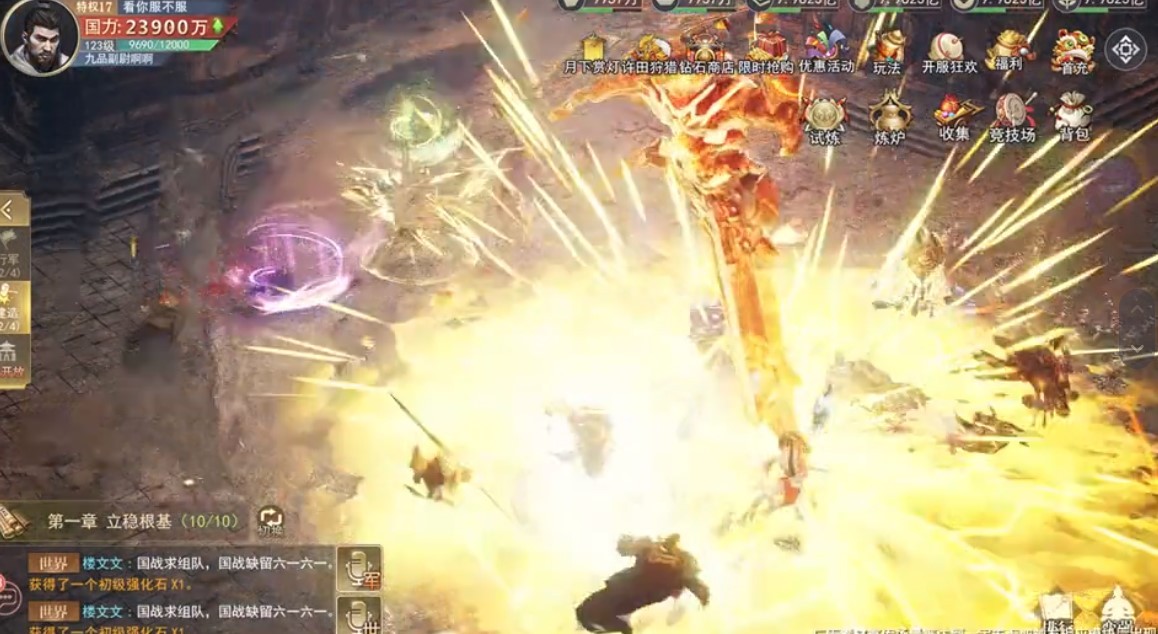Open the 首充 first recharge offer
1158x634 pixels.
1071,51
